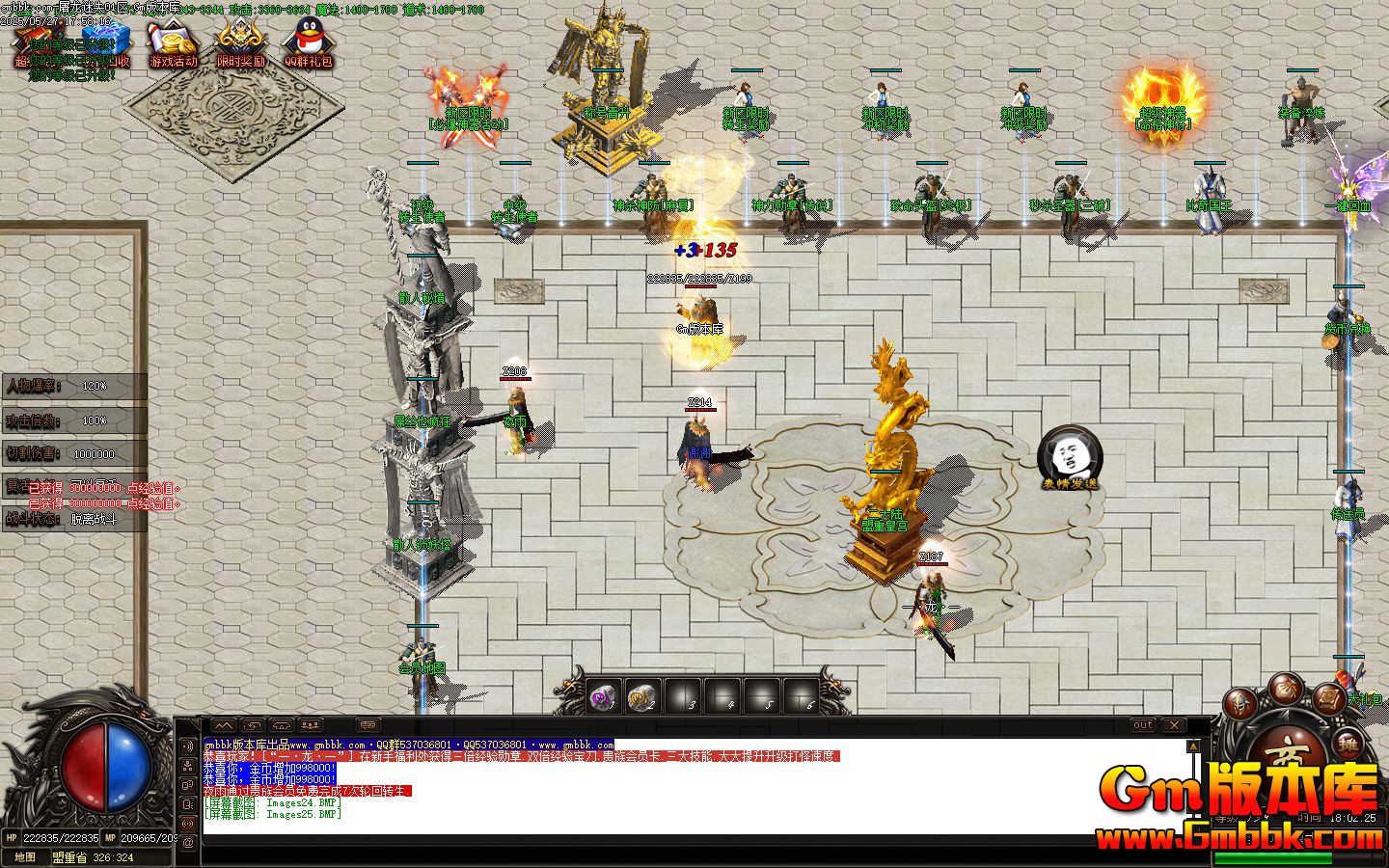Collapse the chat panel with the double-arrow button
1389x868 pixels.
pos(224,724)
